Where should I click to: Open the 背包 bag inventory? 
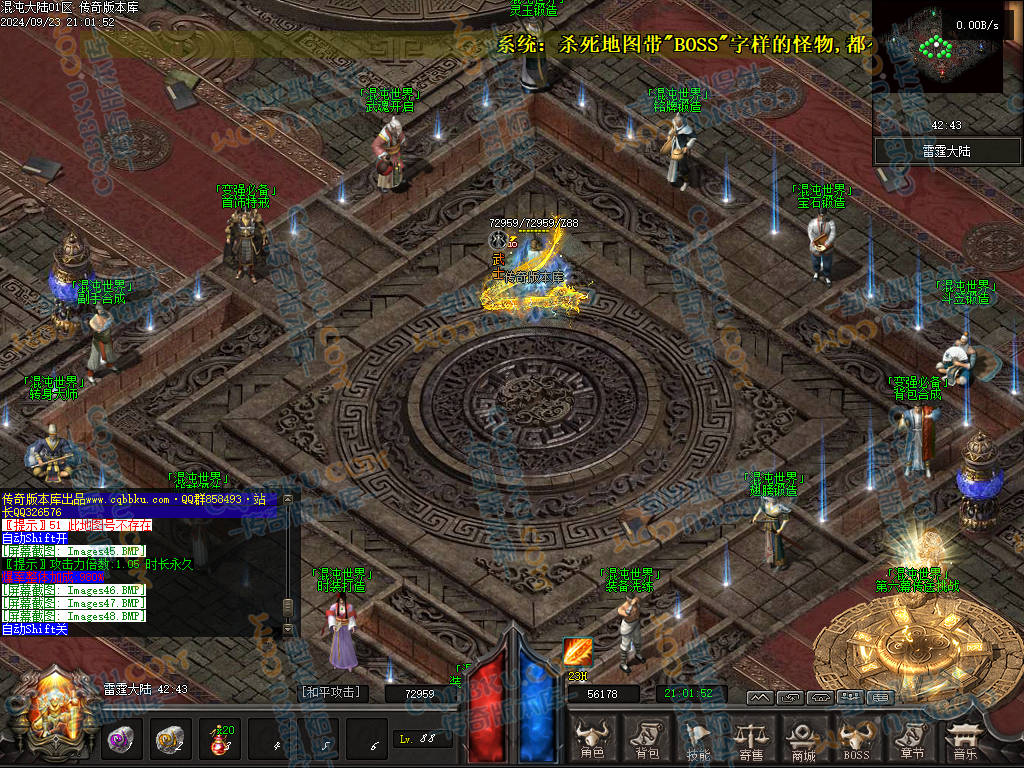(x=647, y=739)
